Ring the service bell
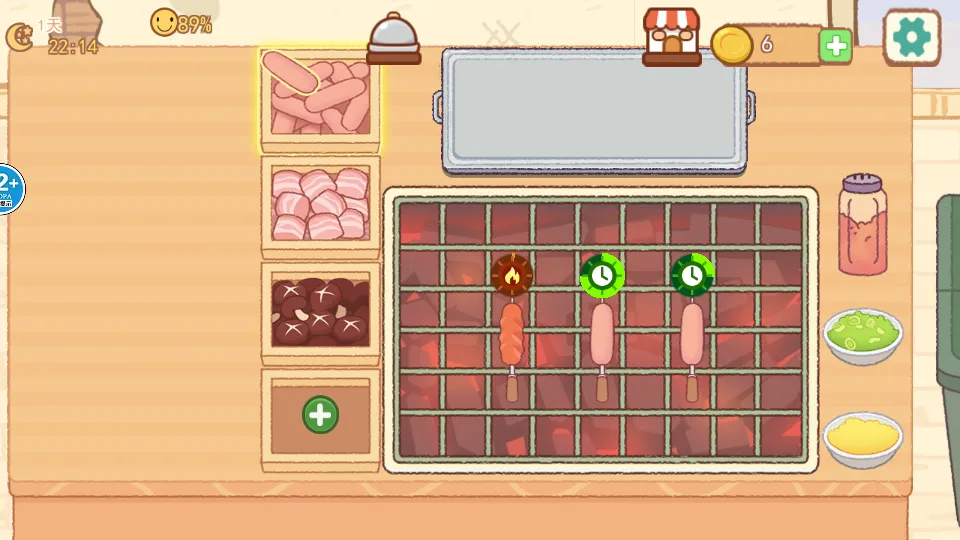960x540 pixels. pyautogui.click(x=394, y=40)
